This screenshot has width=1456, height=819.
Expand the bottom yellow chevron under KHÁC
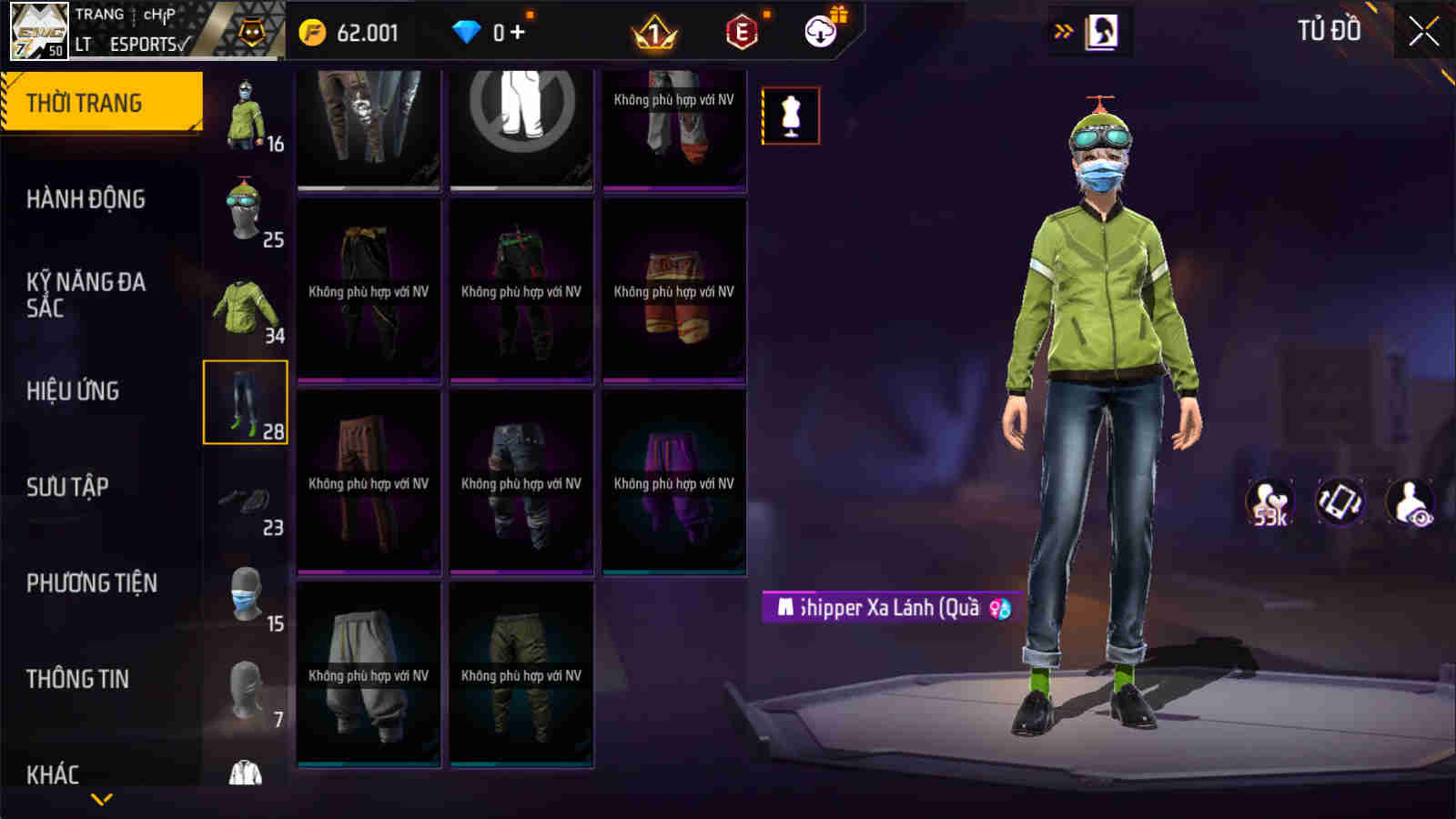(100, 800)
